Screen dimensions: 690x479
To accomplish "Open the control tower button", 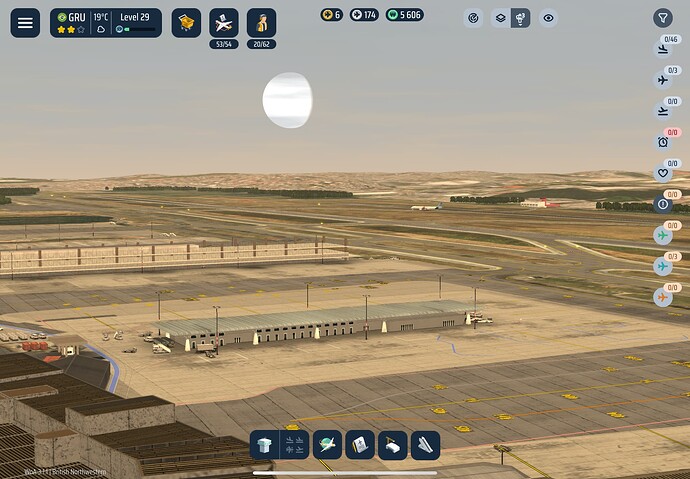I will pyautogui.click(x=265, y=445).
